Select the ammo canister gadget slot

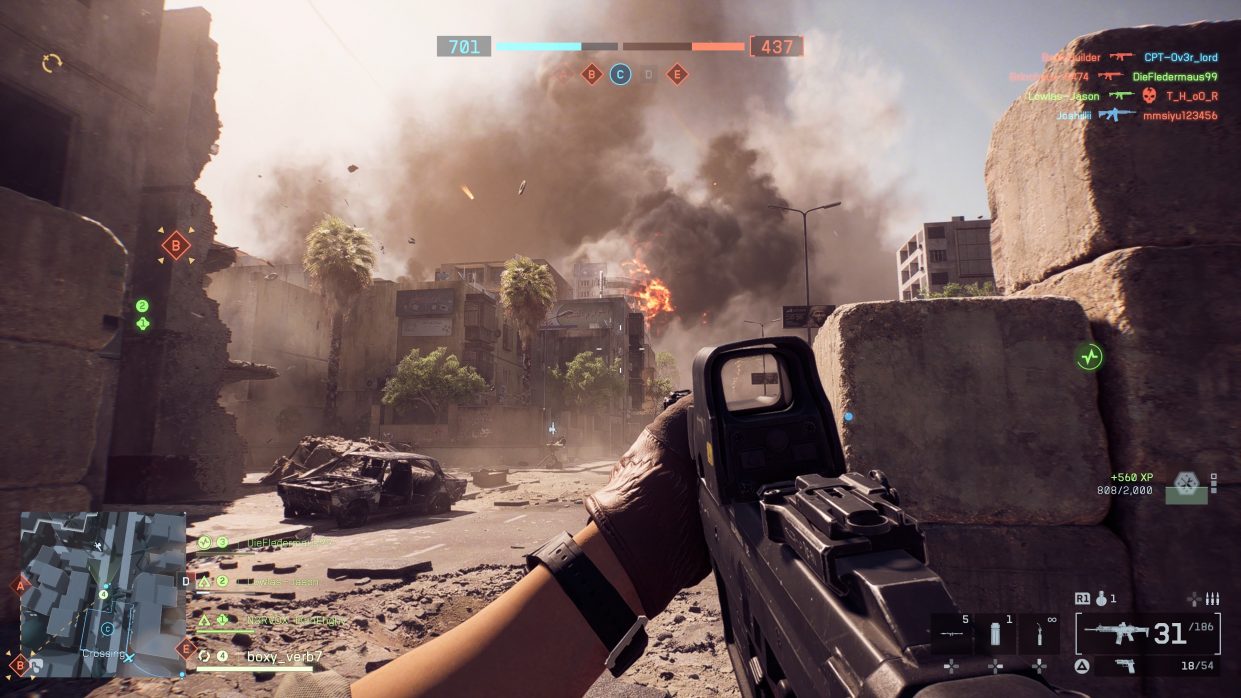[996, 634]
